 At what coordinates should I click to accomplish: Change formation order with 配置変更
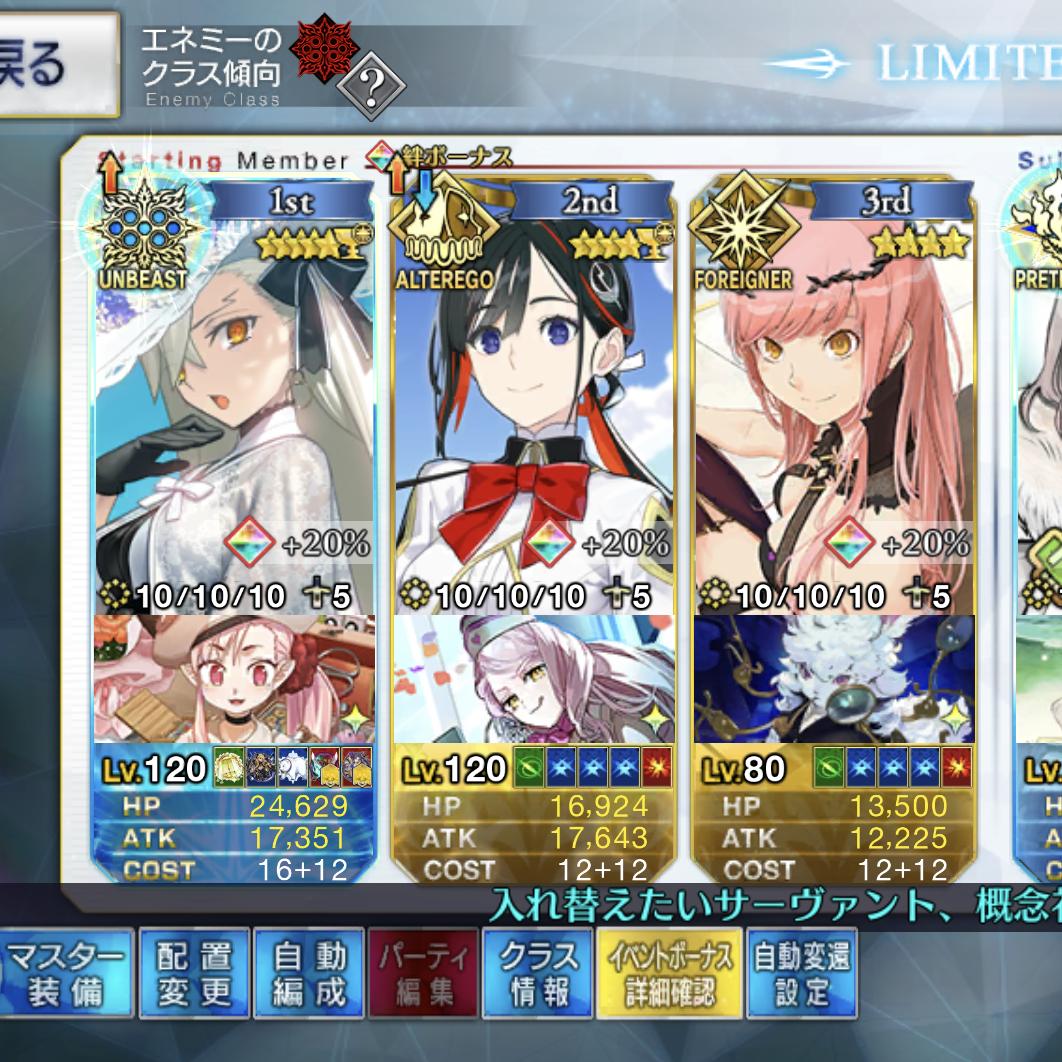point(193,973)
